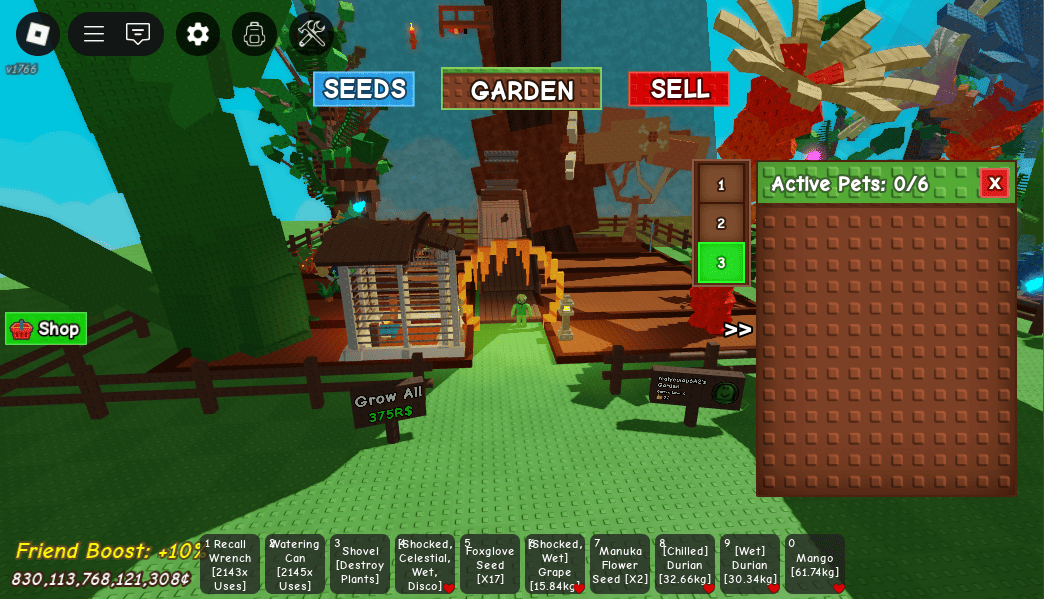This screenshot has width=1044, height=599.
Task: Open the backpack inventory
Action: point(254,34)
